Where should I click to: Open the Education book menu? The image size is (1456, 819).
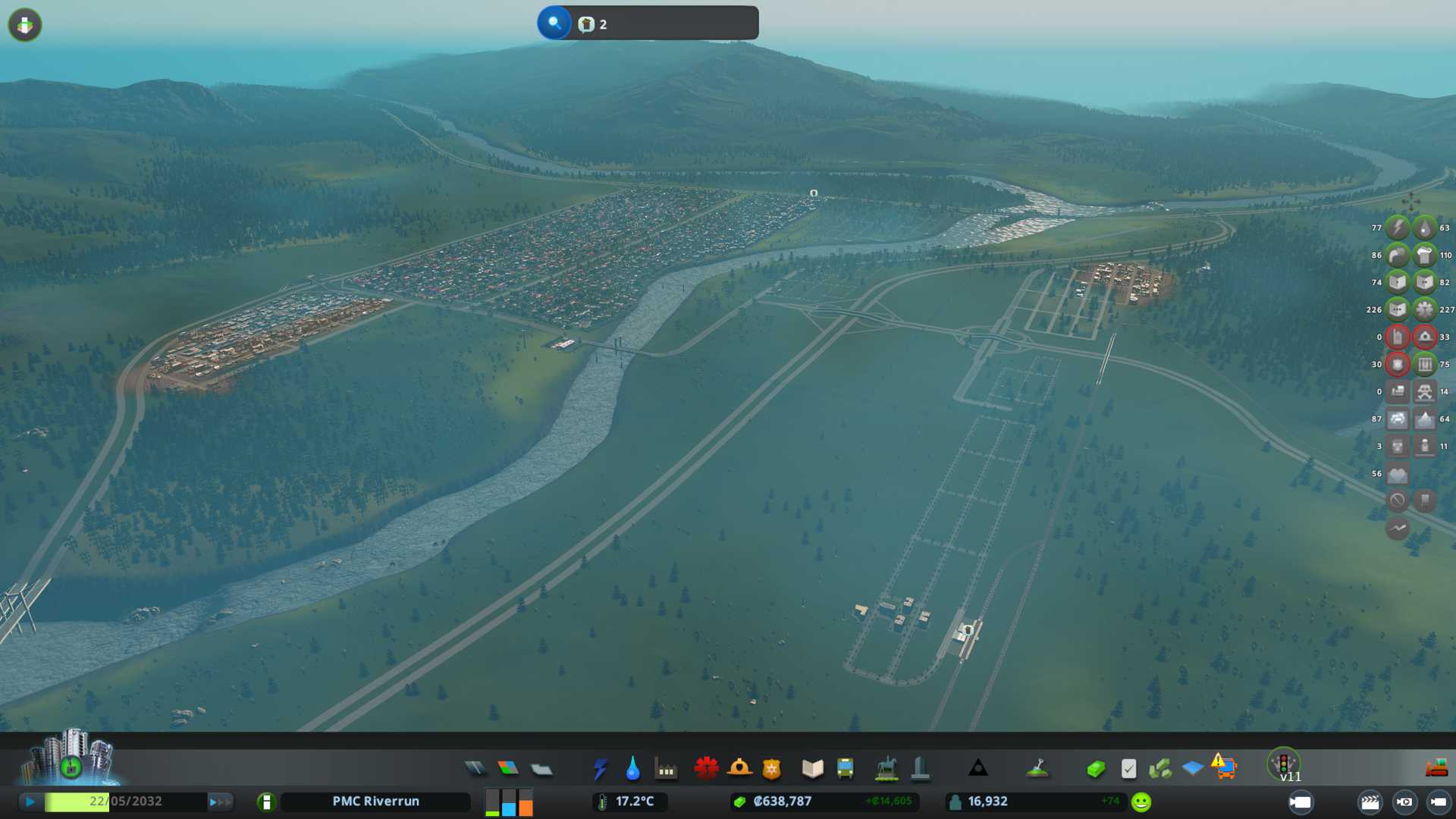812,769
